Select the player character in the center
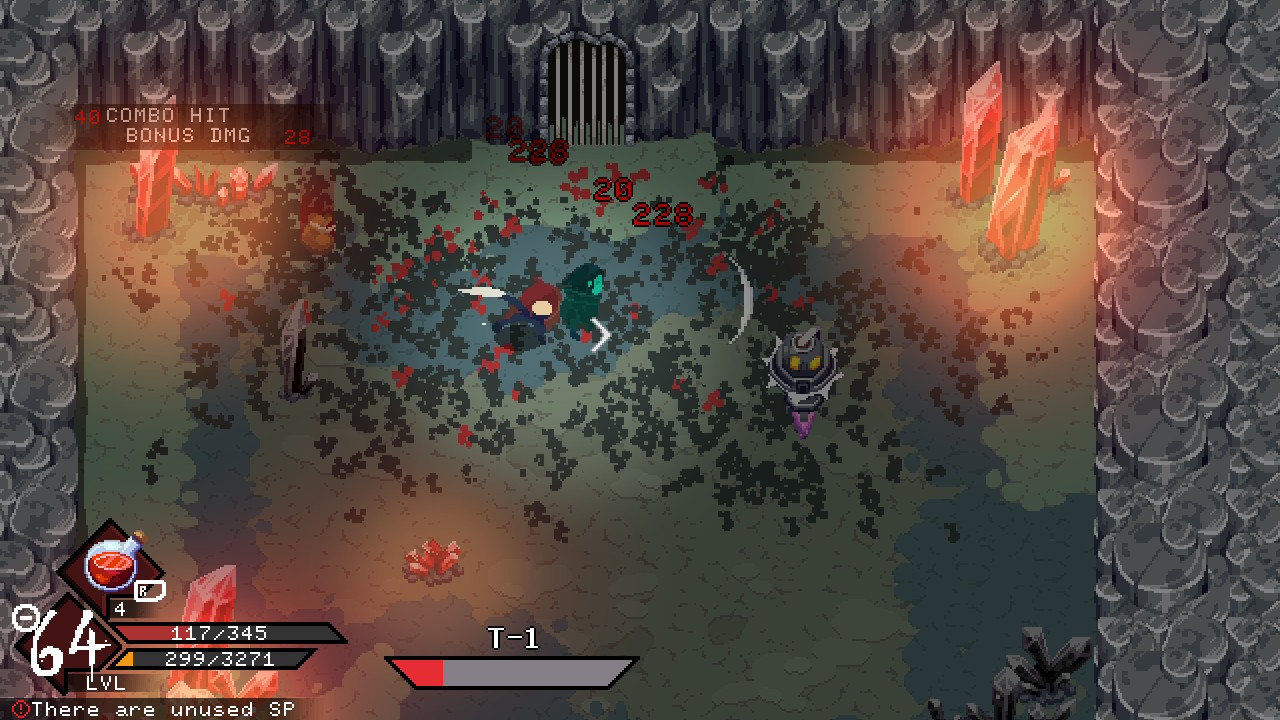This screenshot has height=720, width=1280. [x=540, y=305]
